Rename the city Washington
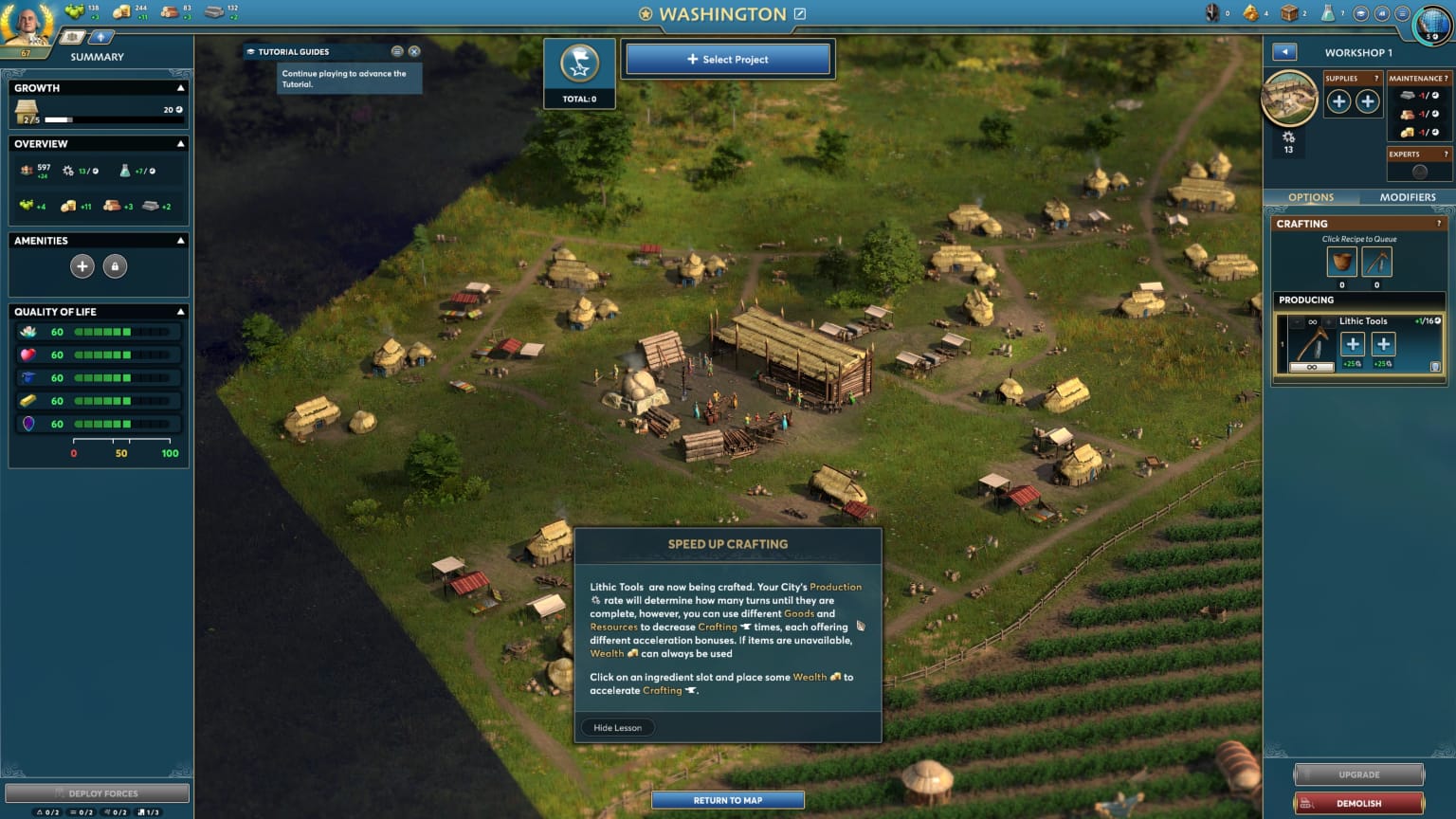 tap(800, 14)
